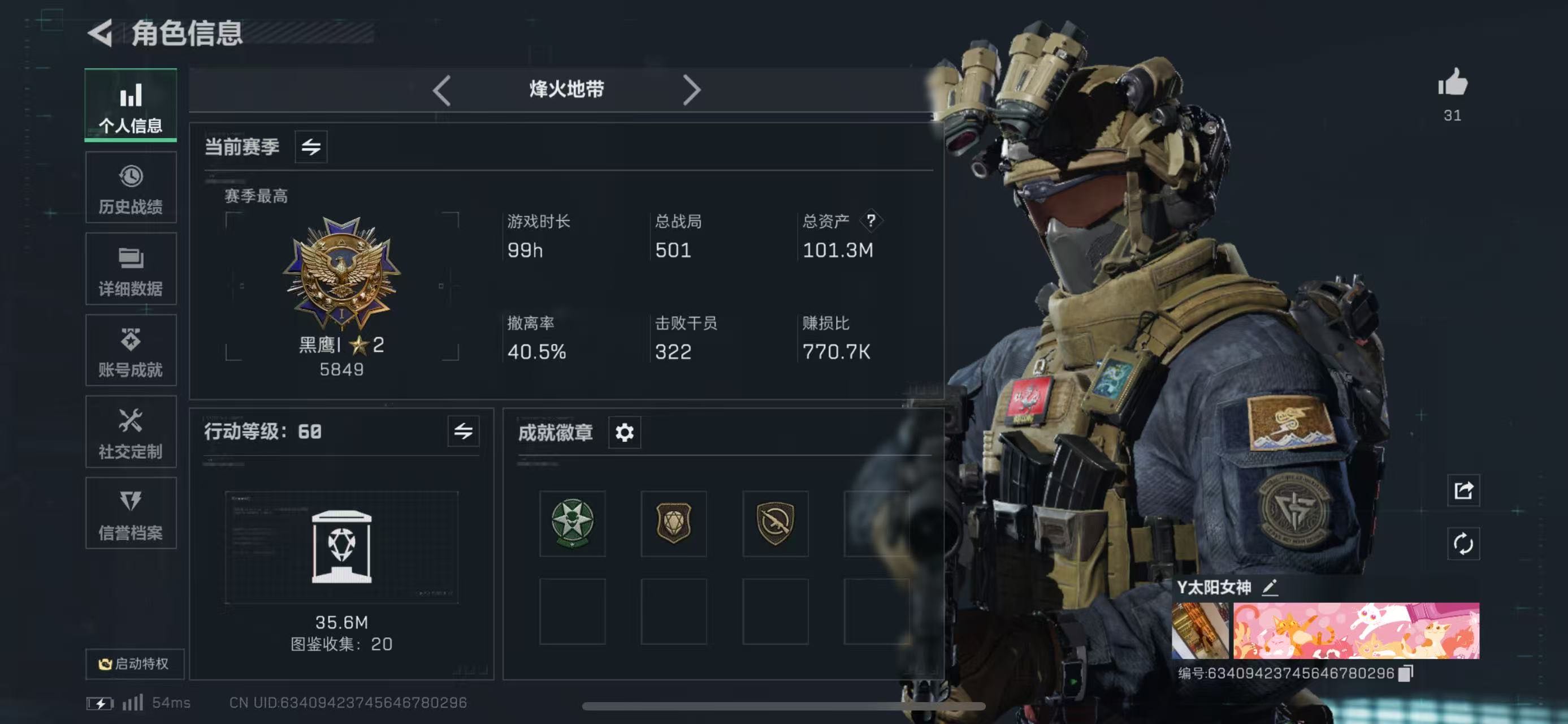Show the 信誉档案 tab
The image size is (1568, 724).
[x=131, y=514]
